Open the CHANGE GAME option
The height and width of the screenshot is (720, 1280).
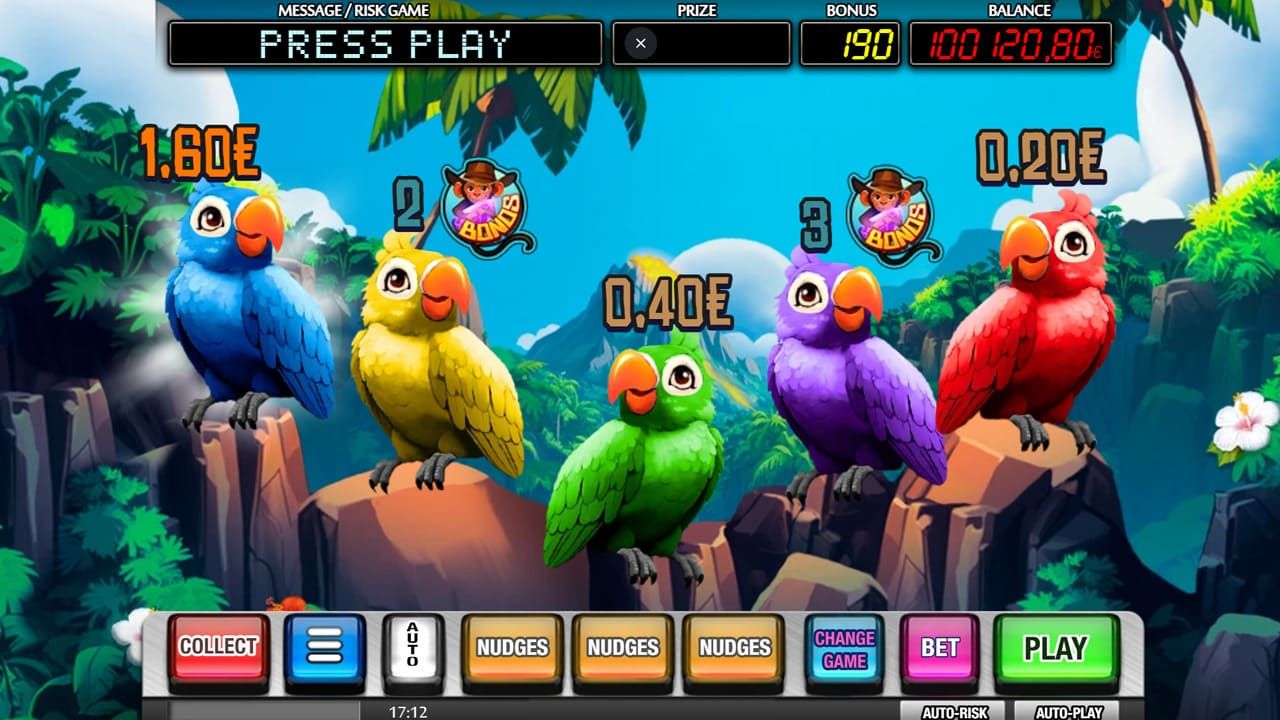[844, 648]
